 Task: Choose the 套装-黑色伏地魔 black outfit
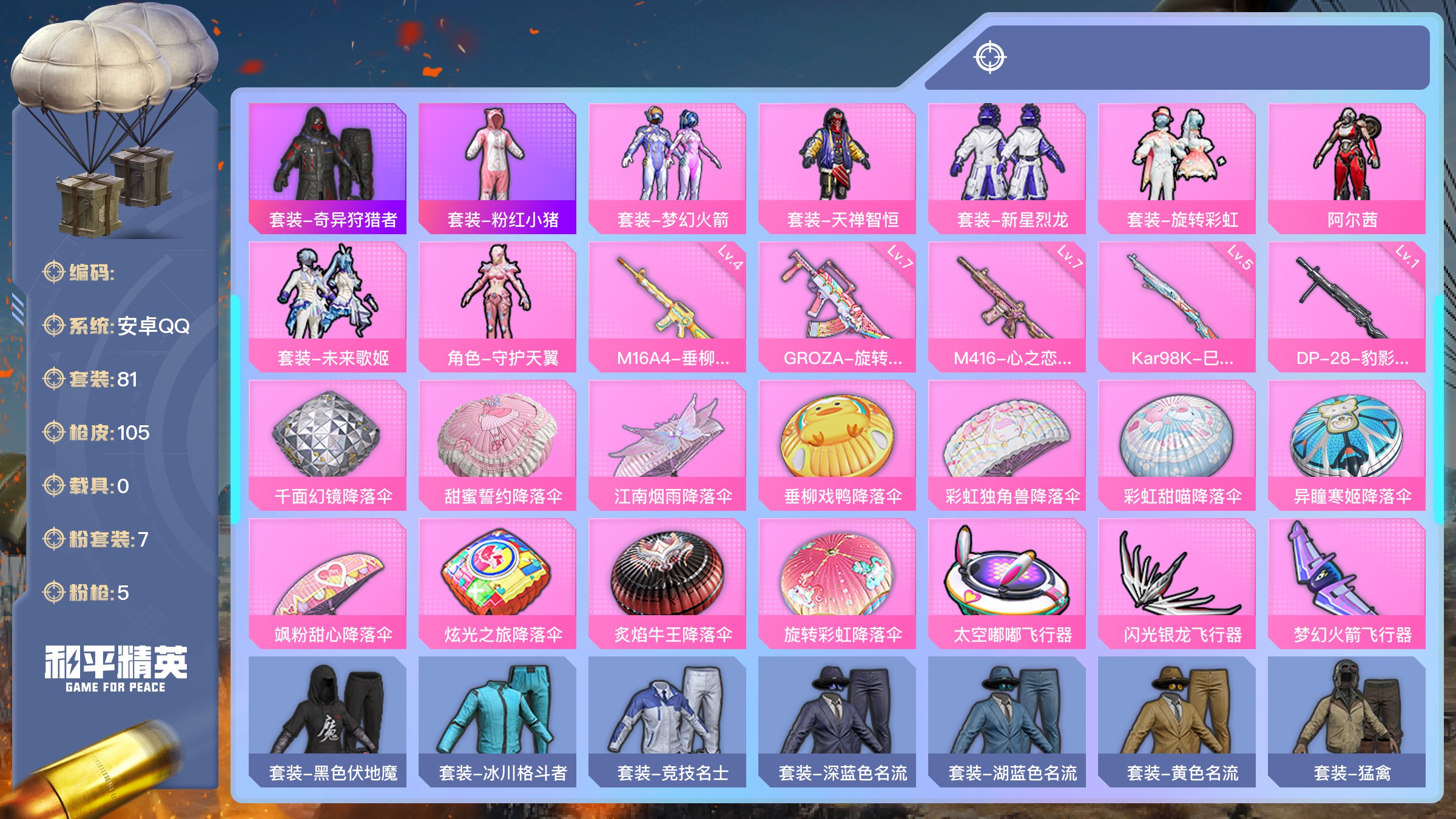(328, 721)
